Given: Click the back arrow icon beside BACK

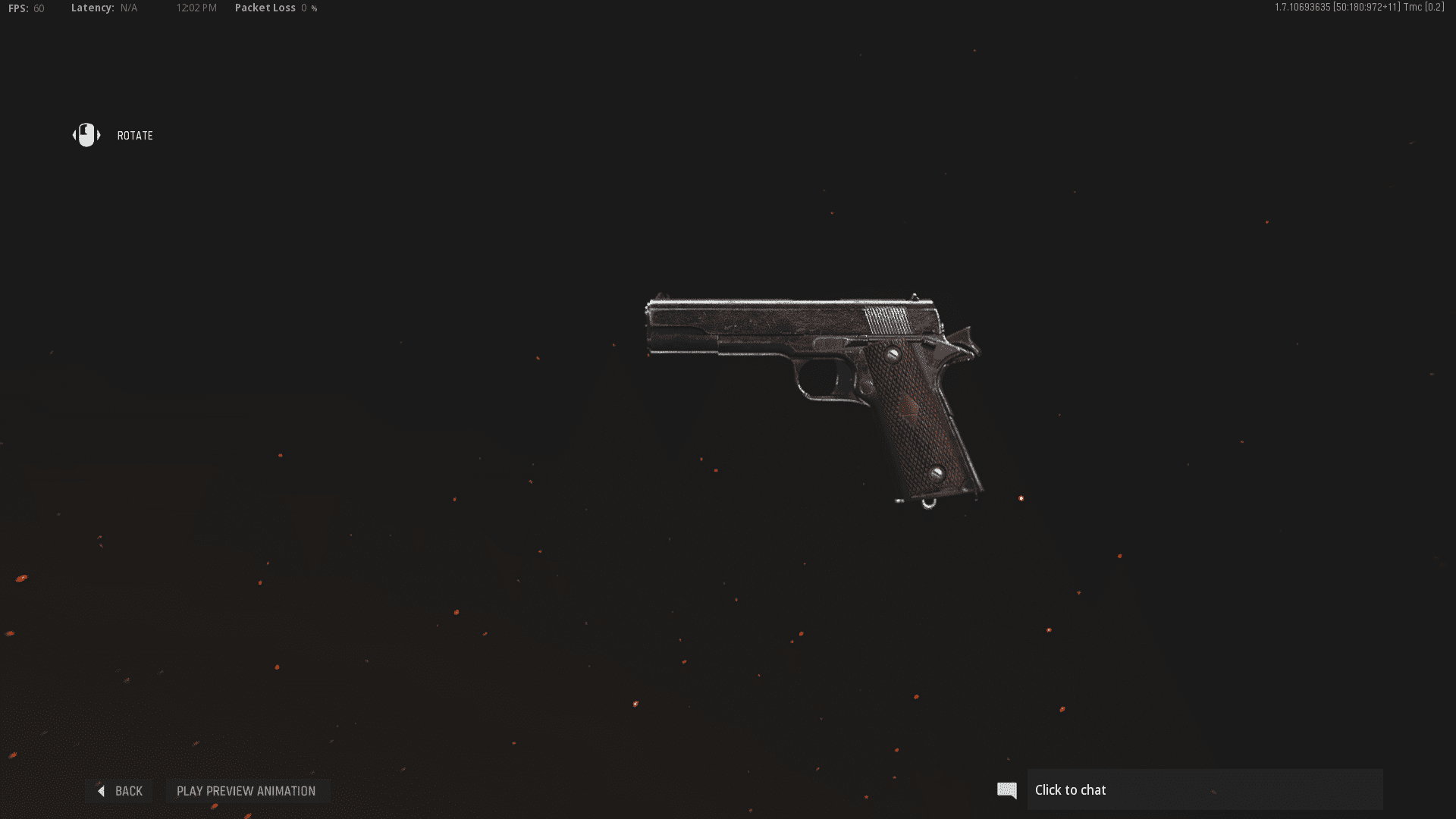Looking at the screenshot, I should pyautogui.click(x=102, y=791).
